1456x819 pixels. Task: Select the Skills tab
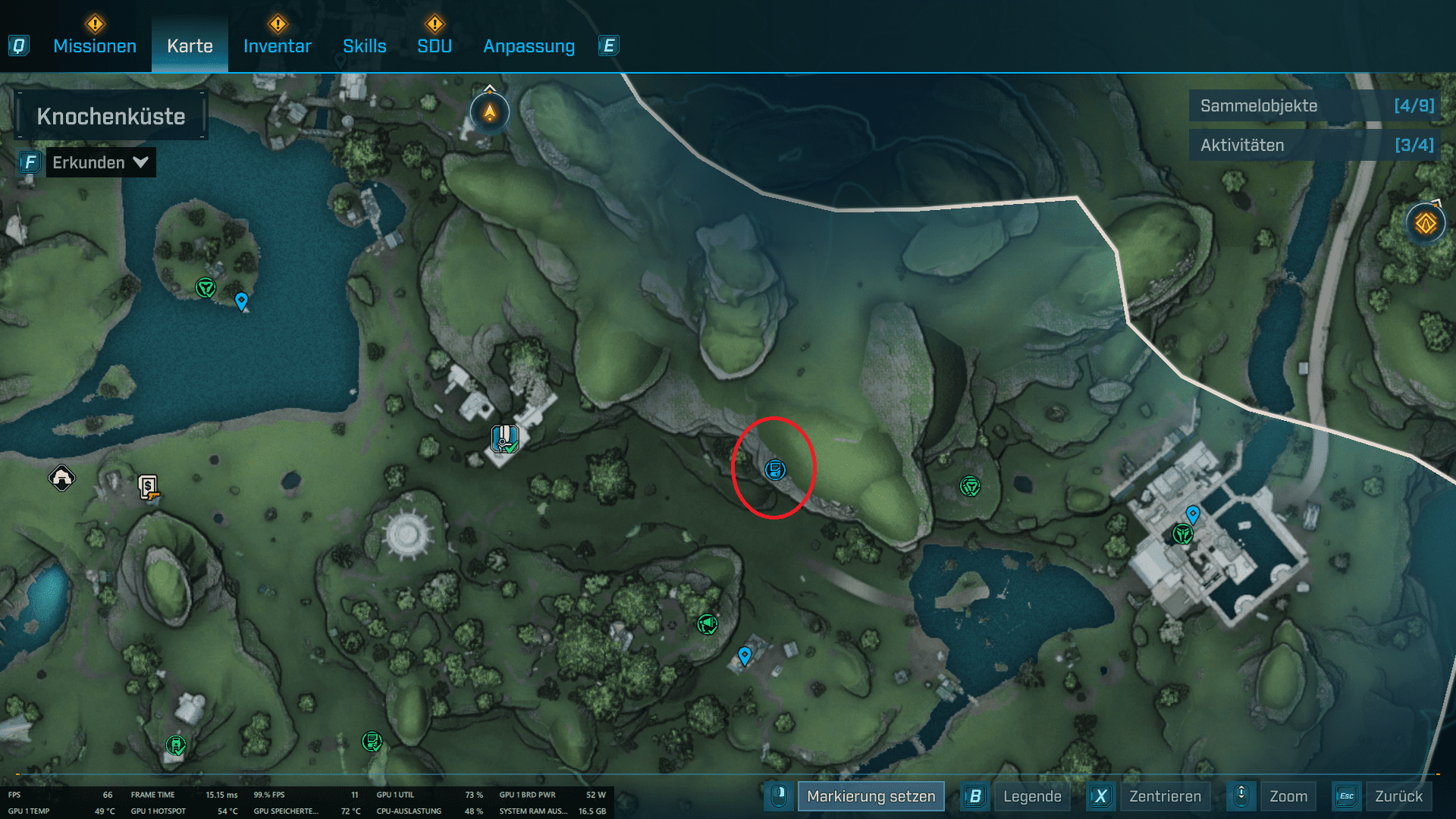(364, 46)
